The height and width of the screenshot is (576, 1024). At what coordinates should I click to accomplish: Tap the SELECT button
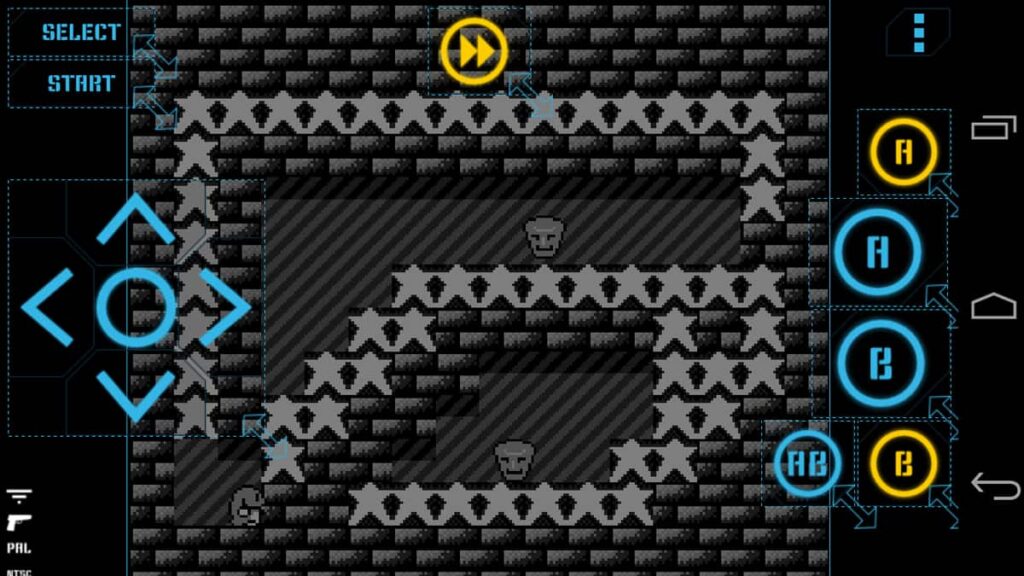(x=80, y=32)
